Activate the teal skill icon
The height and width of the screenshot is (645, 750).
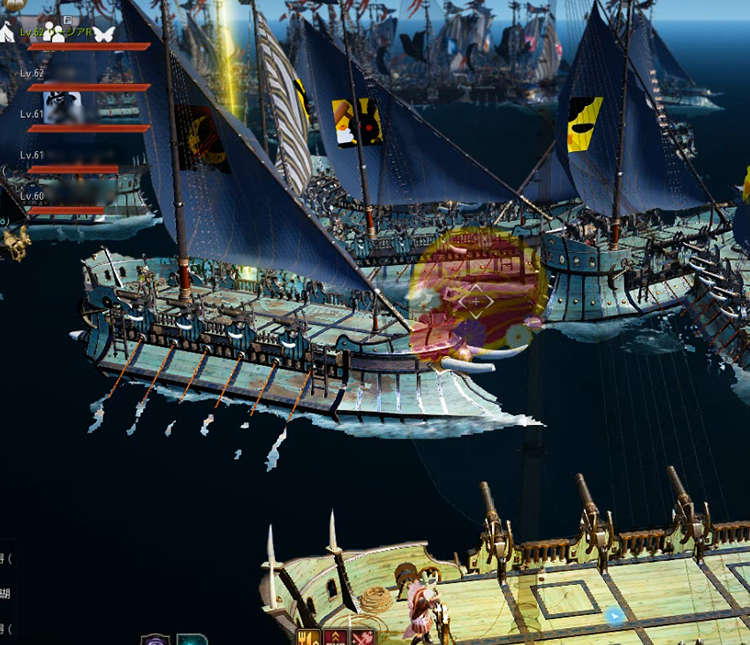tap(191, 639)
